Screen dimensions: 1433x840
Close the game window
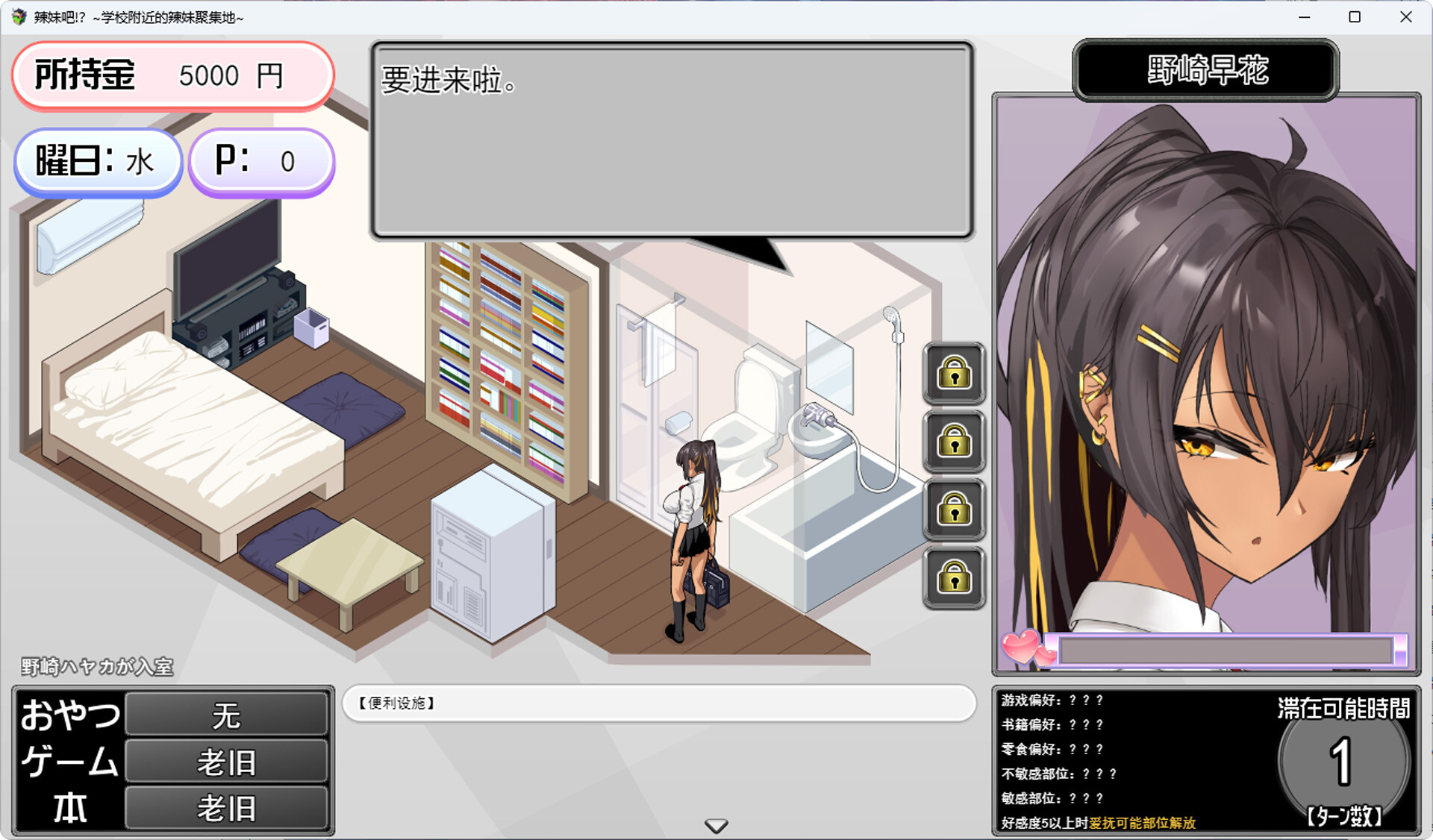pyautogui.click(x=1405, y=17)
